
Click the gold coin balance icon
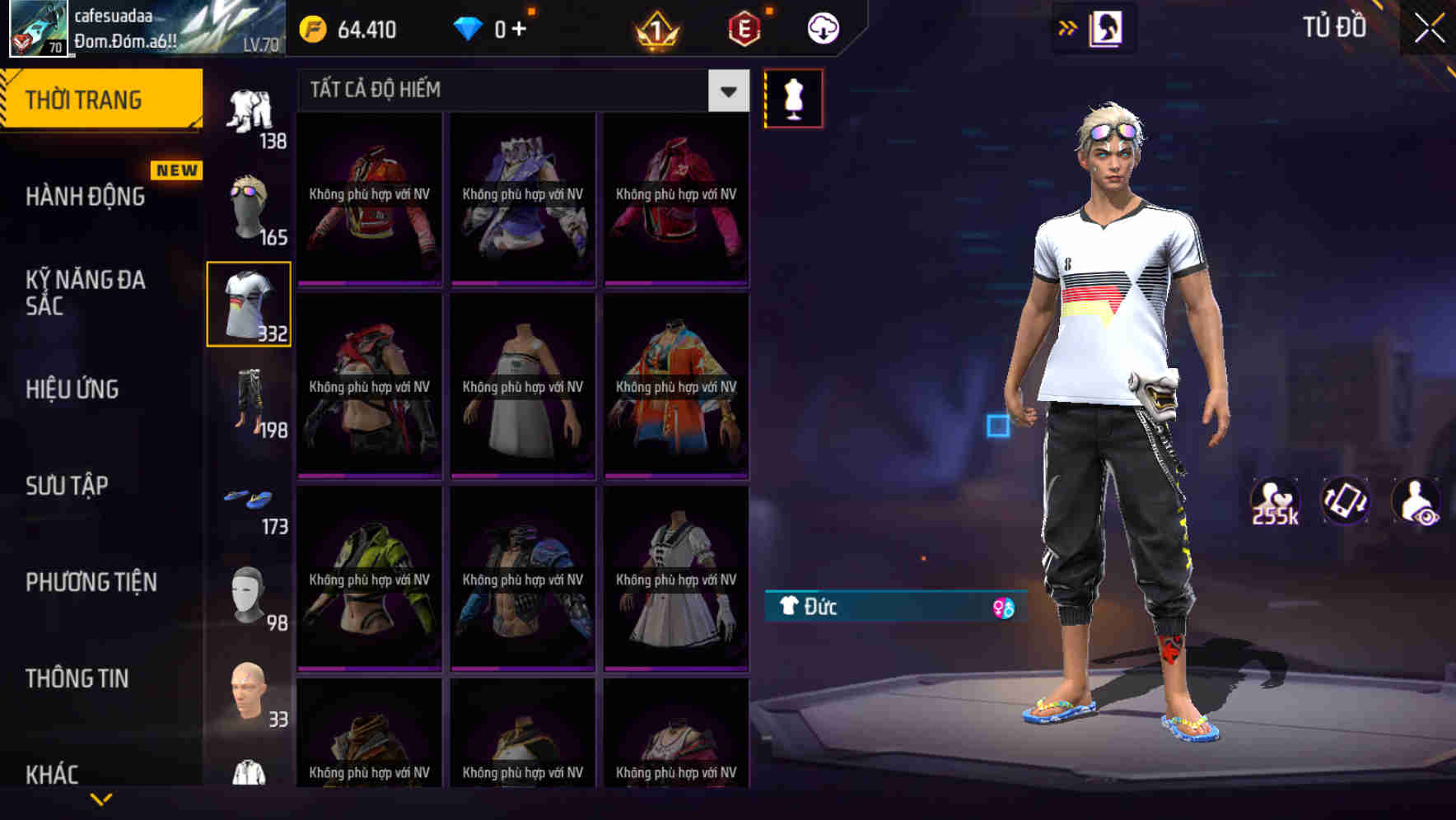coord(311,27)
